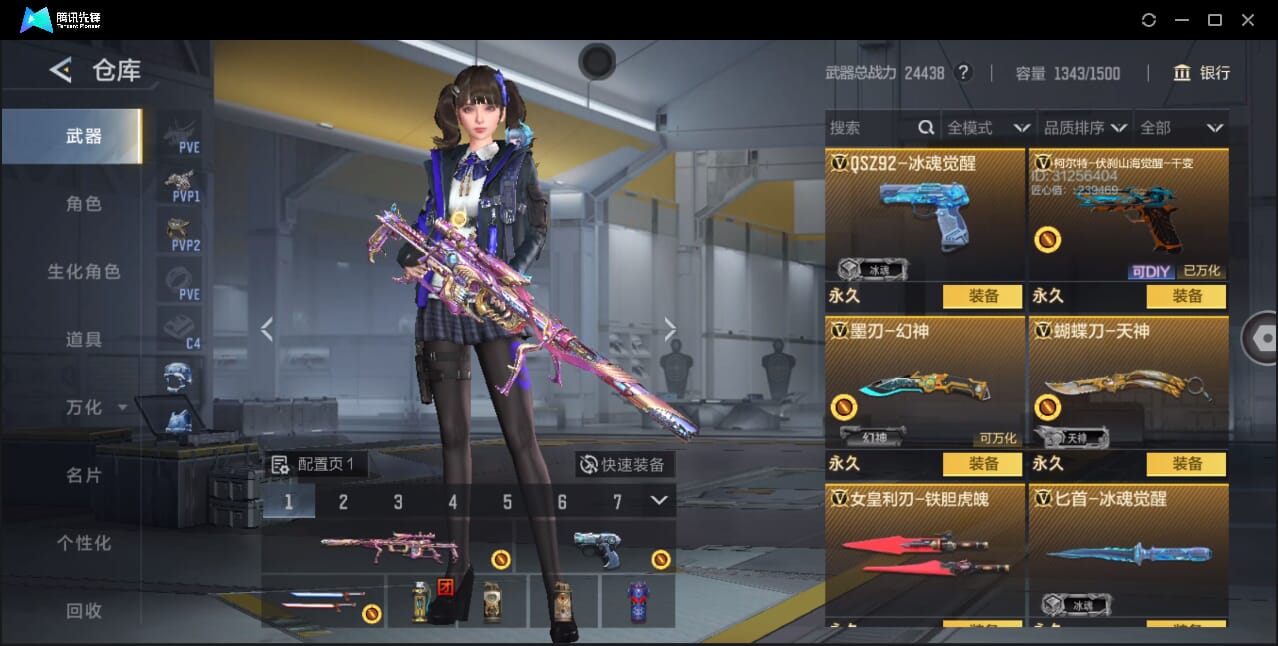The width and height of the screenshot is (1278, 646).
Task: Open the 回收 recycle tab
Action: click(84, 611)
